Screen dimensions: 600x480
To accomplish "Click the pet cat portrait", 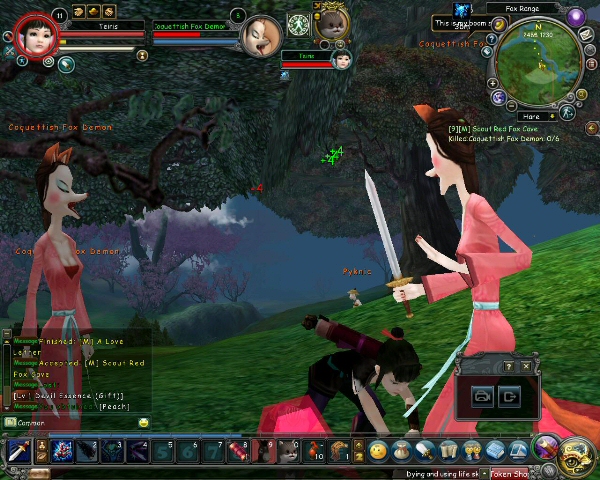I will pyautogui.click(x=331, y=24).
